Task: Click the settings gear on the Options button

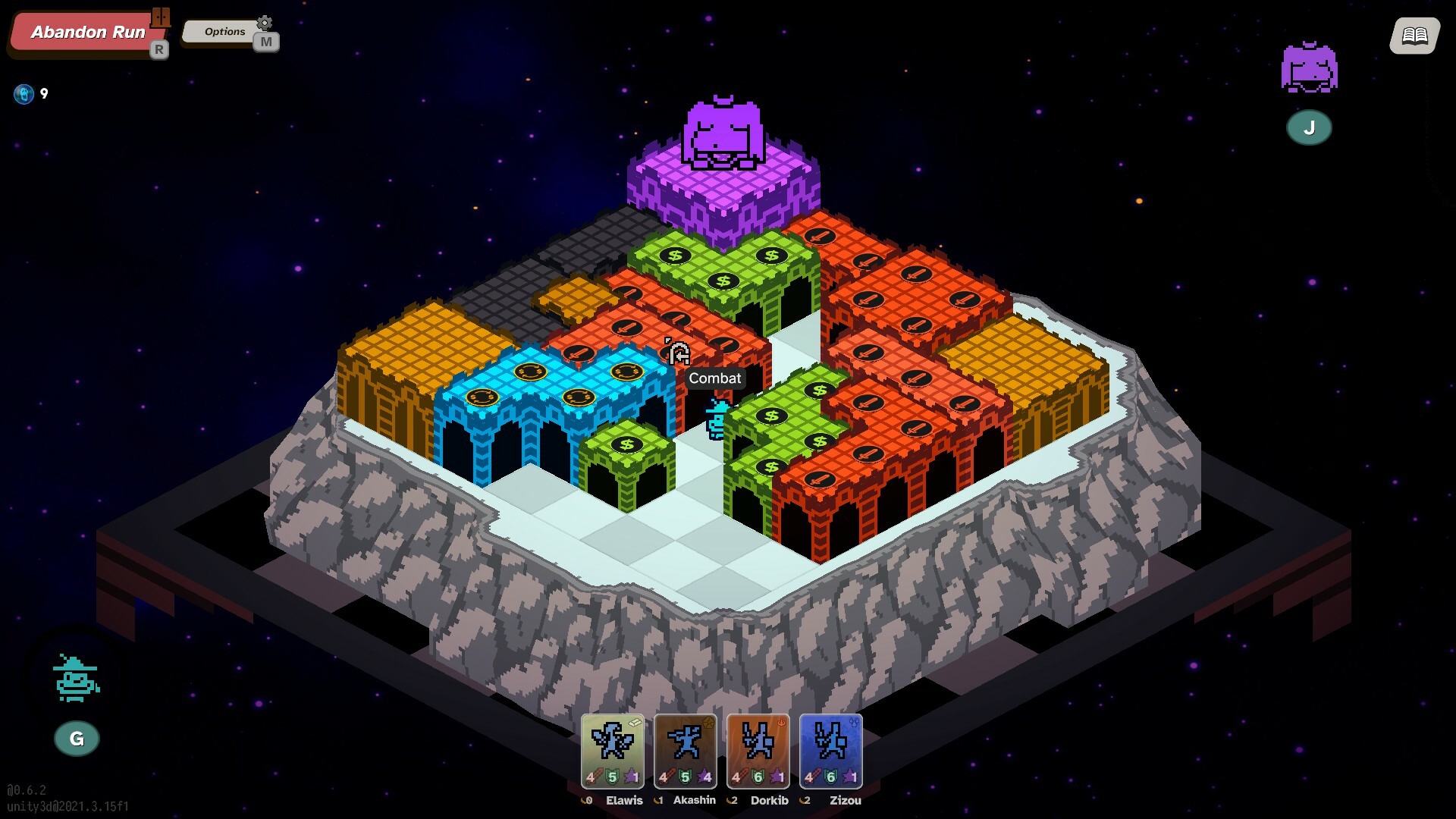Action: coord(263,23)
